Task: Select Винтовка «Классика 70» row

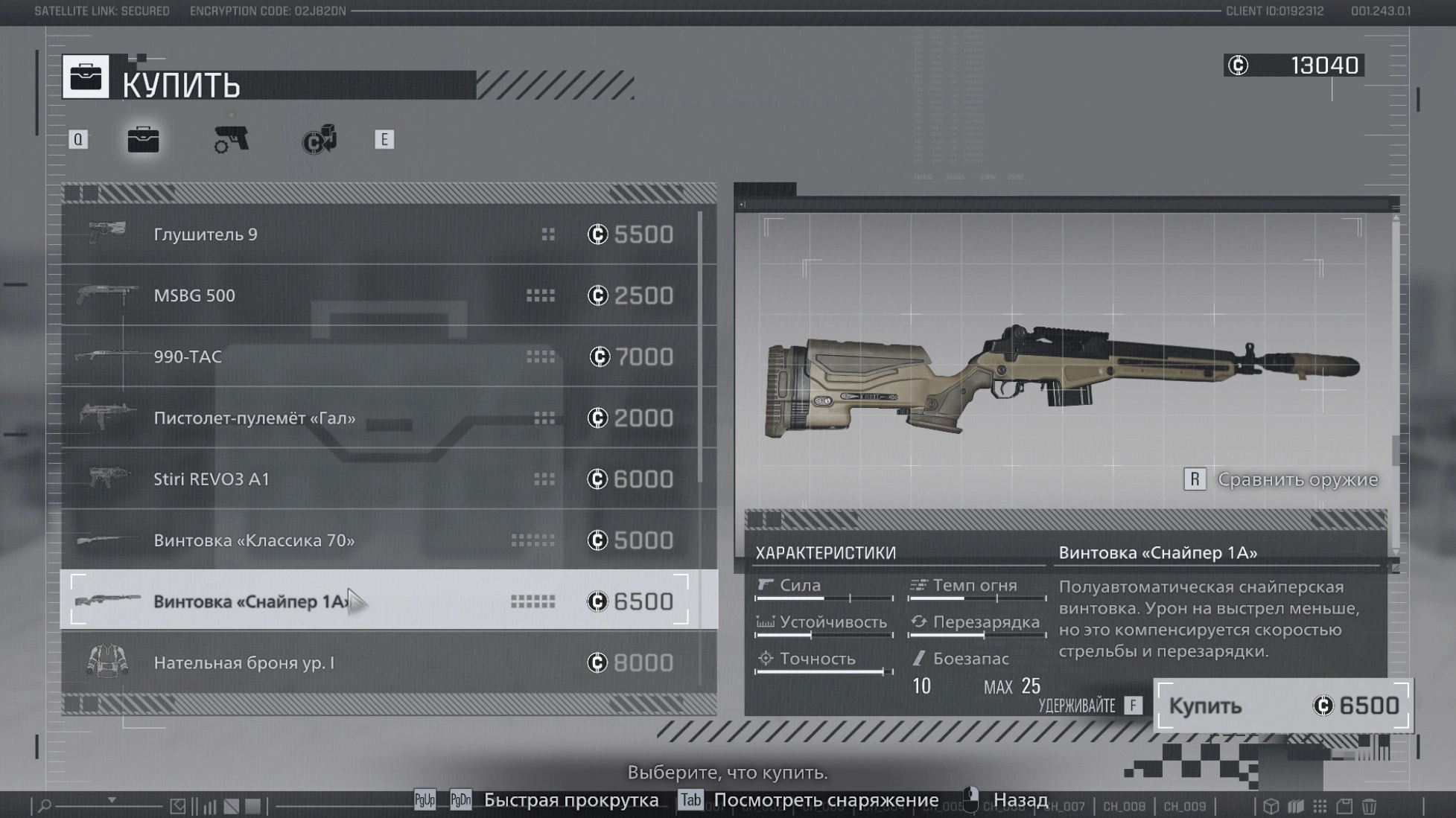Action: (x=387, y=540)
